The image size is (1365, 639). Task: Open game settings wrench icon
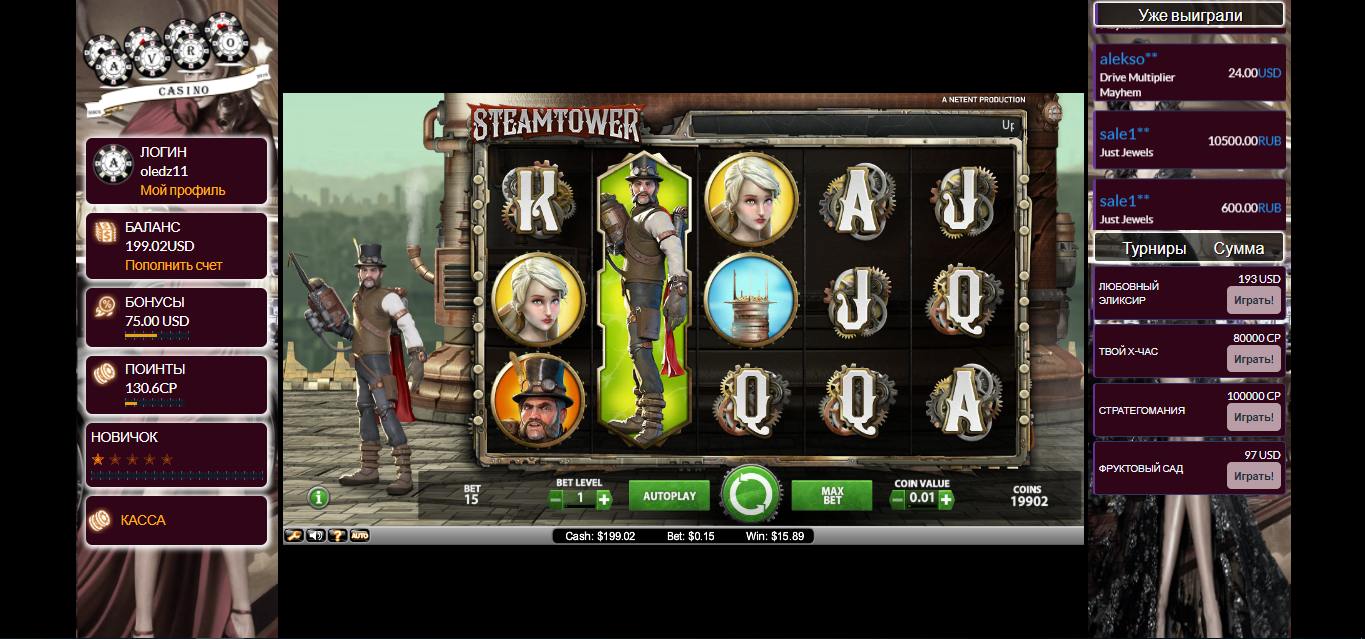(x=294, y=536)
